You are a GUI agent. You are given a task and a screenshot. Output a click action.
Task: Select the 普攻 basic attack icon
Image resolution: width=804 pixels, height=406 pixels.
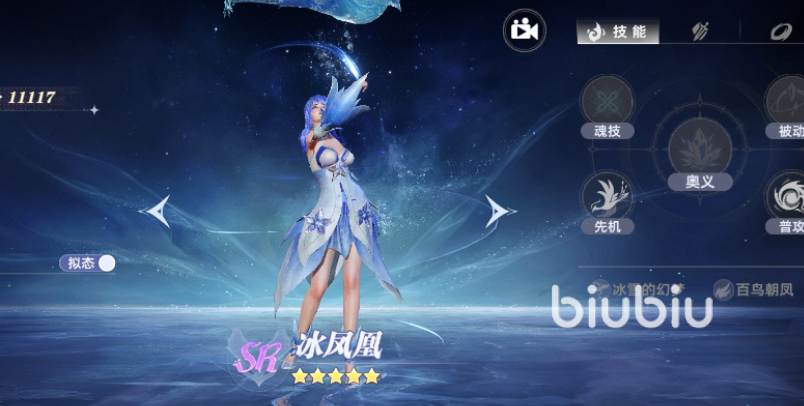(787, 197)
